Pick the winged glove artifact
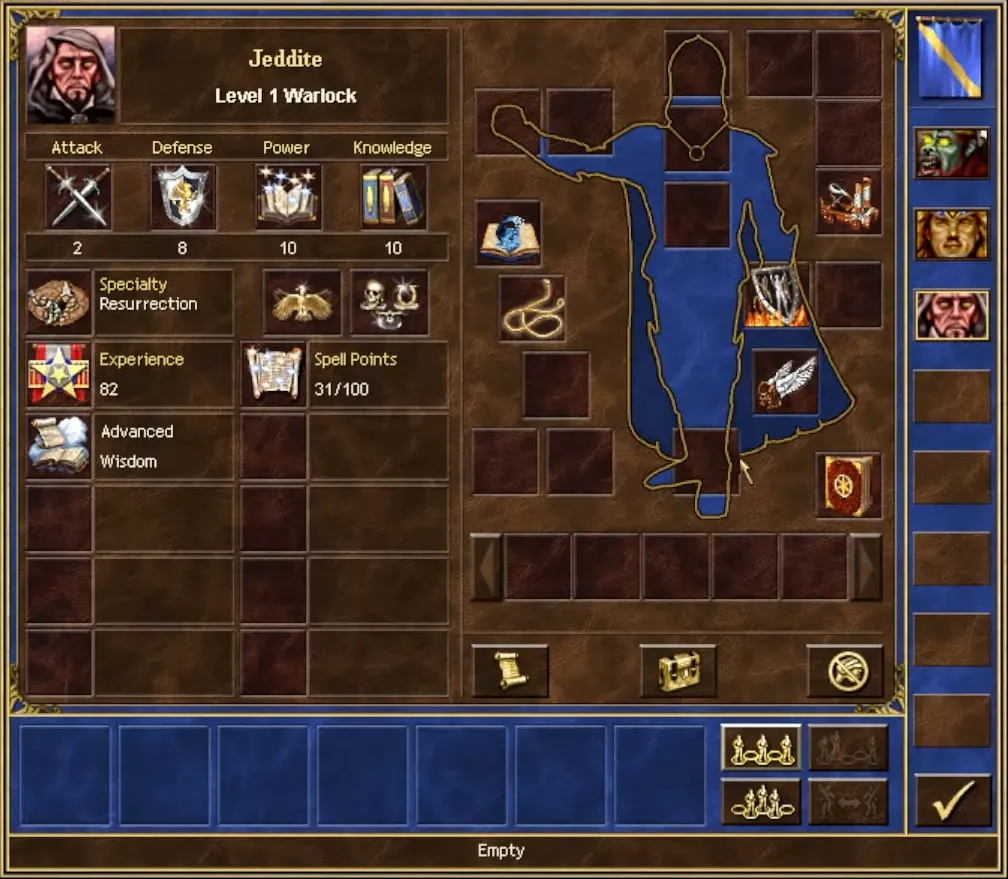The height and width of the screenshot is (879, 1008). [785, 382]
